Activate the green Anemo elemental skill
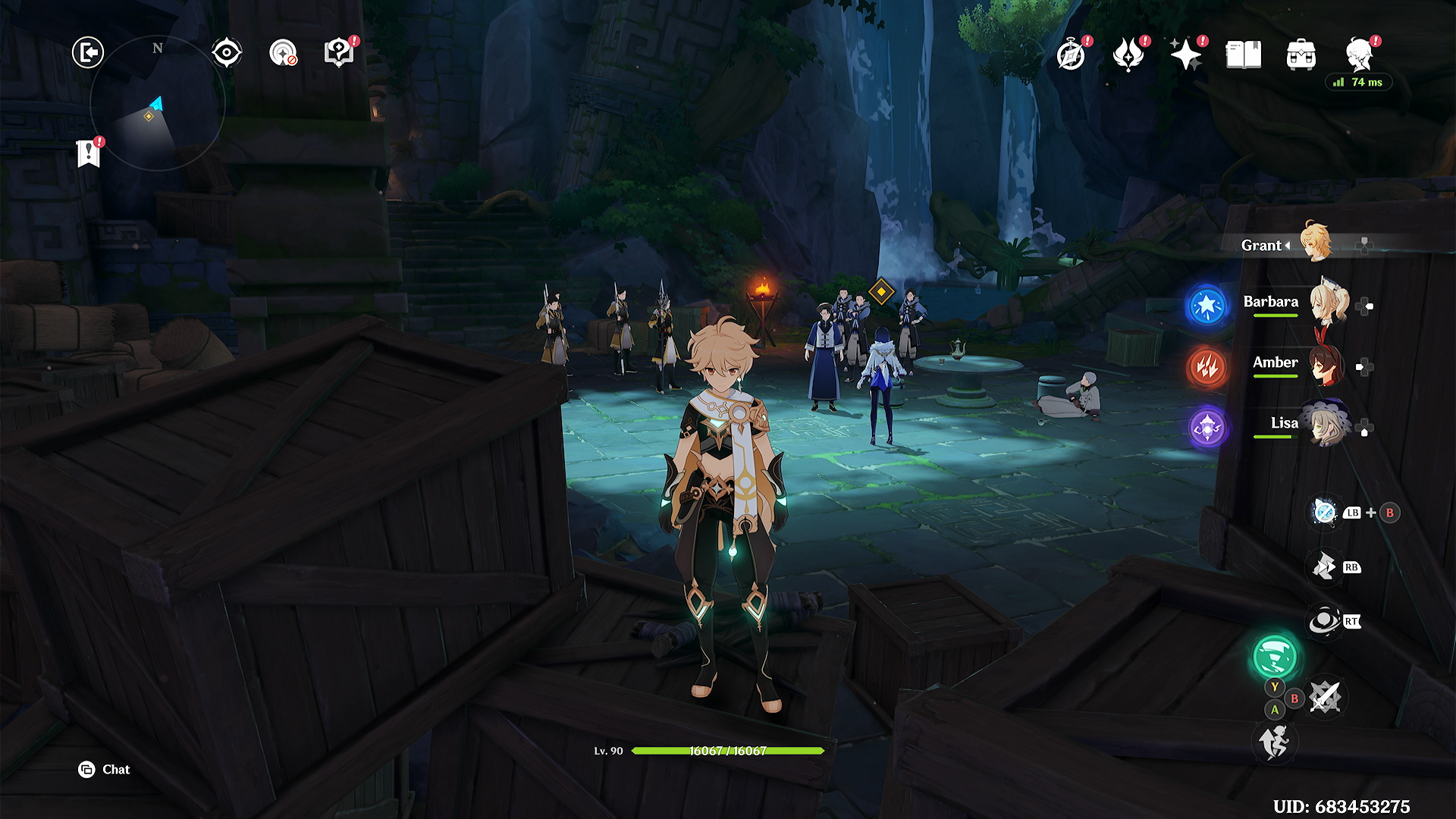Viewport: 1456px width, 819px height. click(x=1275, y=657)
